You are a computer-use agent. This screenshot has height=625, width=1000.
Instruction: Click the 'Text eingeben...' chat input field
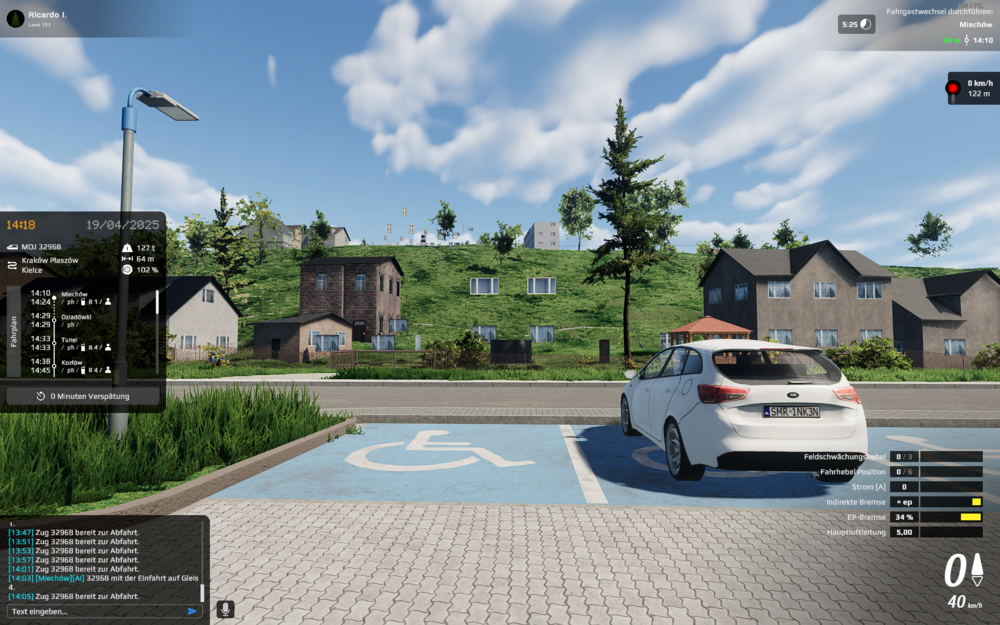tap(95, 611)
